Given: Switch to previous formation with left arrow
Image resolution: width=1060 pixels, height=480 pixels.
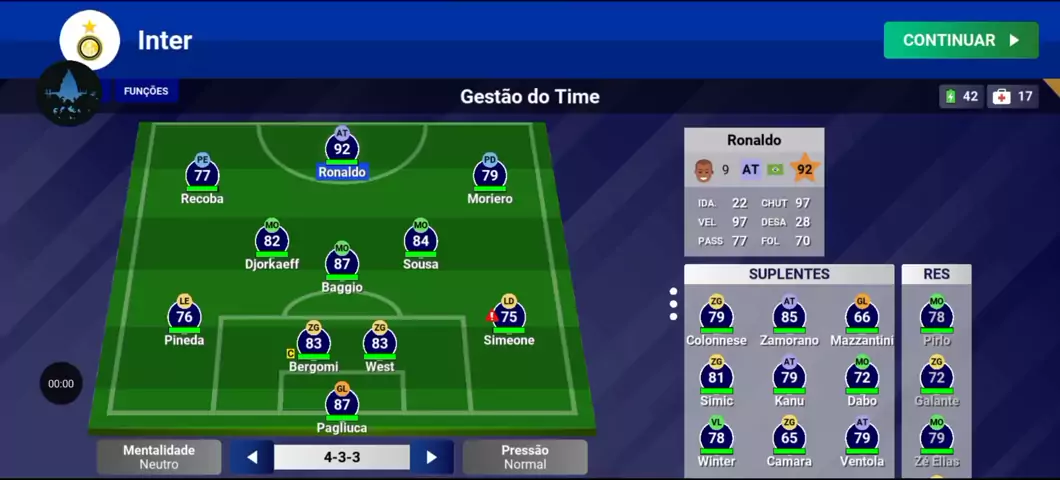Looking at the screenshot, I should coord(252,457).
